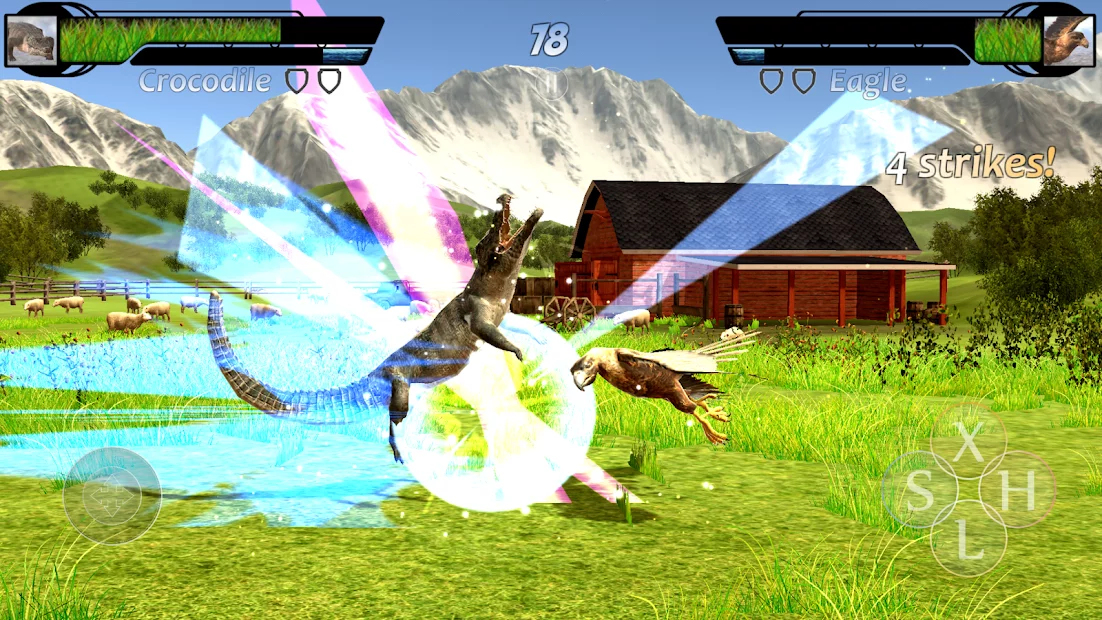
Task: Tap the X attack button
Action: 968,441
